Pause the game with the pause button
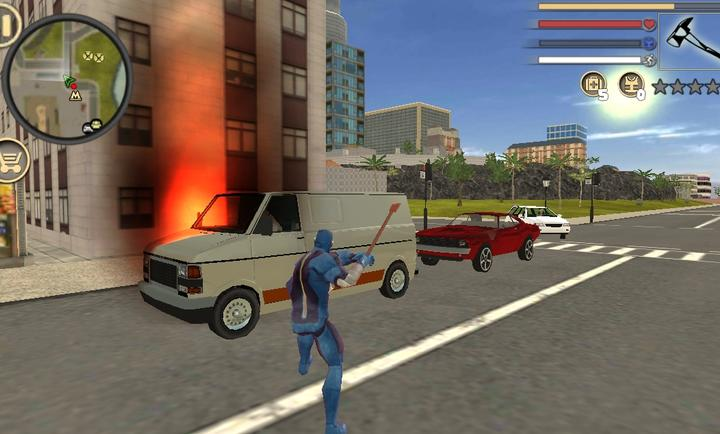Viewport: 720px width, 434px height. [x=8, y=26]
